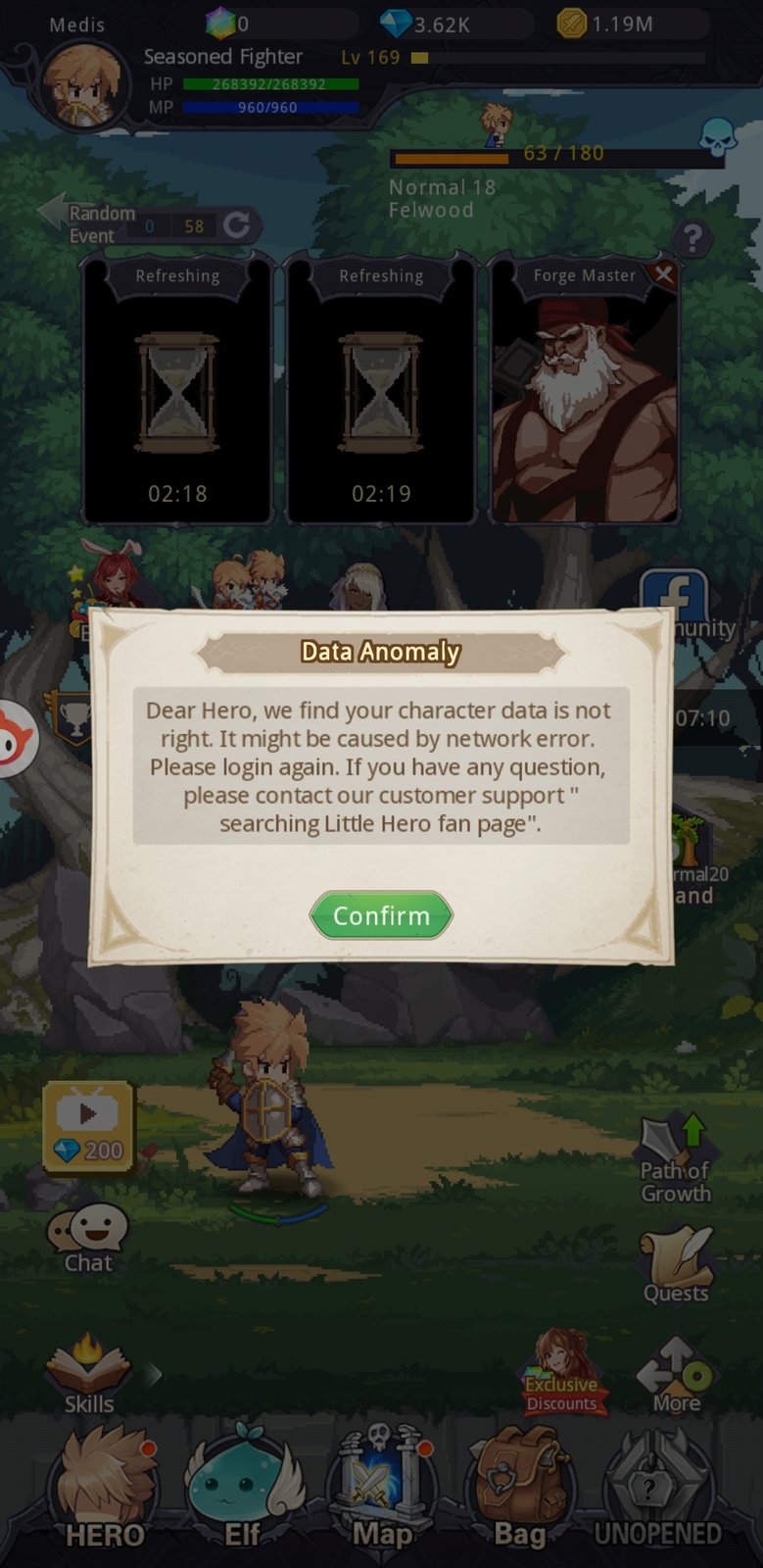
Task: Switch to the HERO tab
Action: tap(105, 1490)
